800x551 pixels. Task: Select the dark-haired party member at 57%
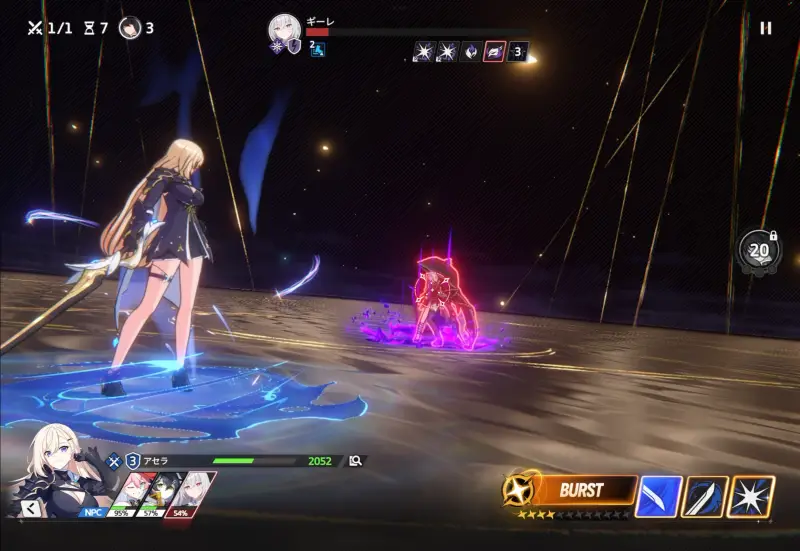(165, 492)
